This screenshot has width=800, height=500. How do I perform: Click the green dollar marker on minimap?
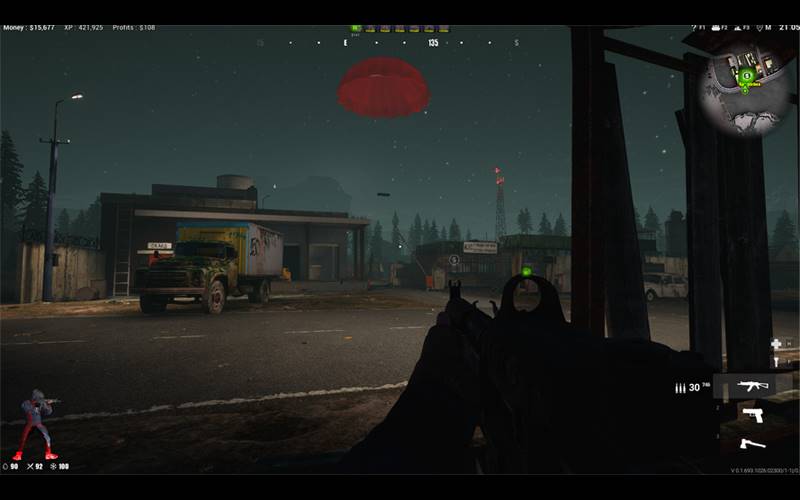746,74
